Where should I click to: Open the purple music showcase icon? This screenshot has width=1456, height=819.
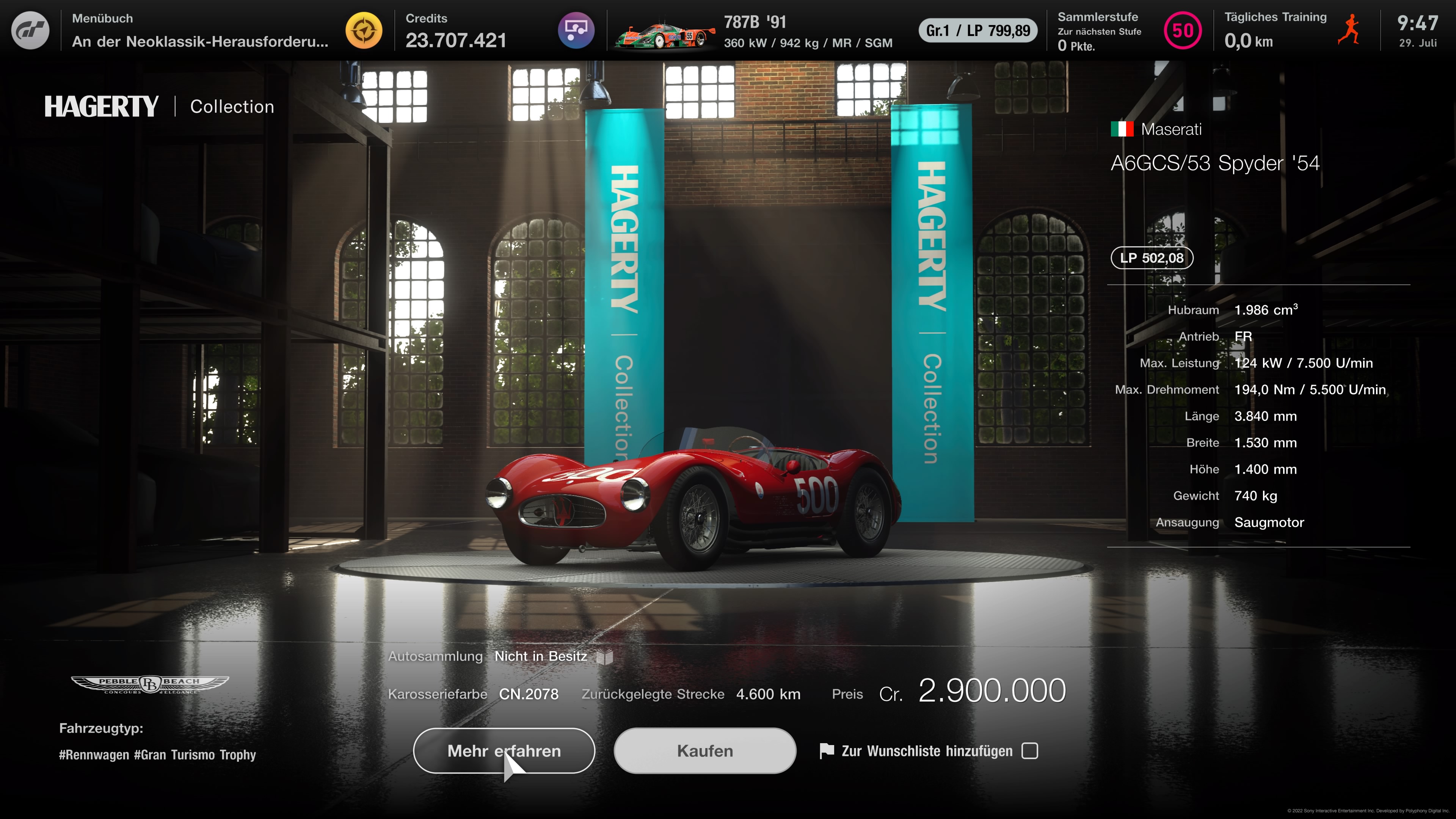[576, 30]
